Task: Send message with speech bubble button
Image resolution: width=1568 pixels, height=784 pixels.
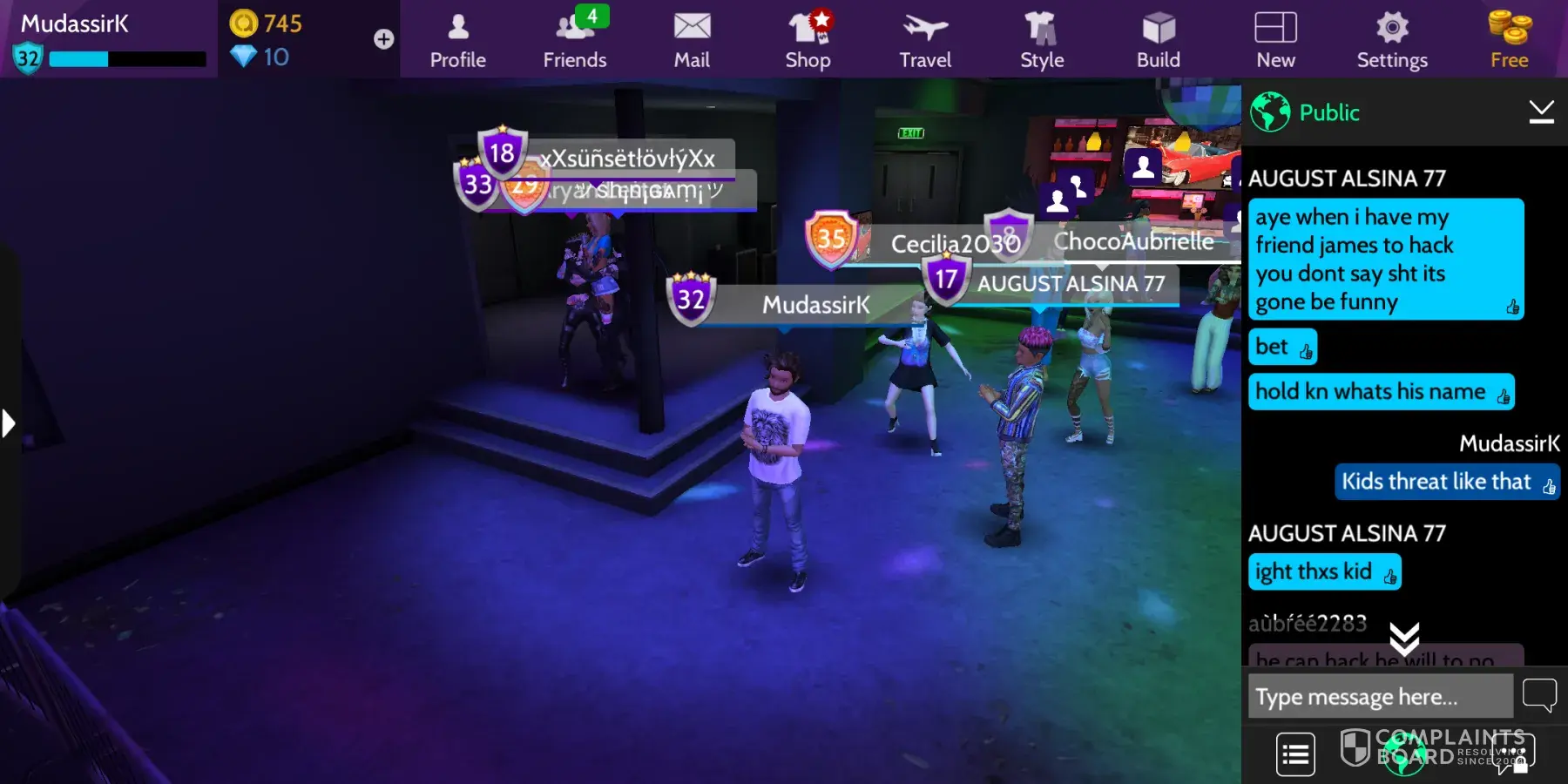Action: click(1539, 695)
